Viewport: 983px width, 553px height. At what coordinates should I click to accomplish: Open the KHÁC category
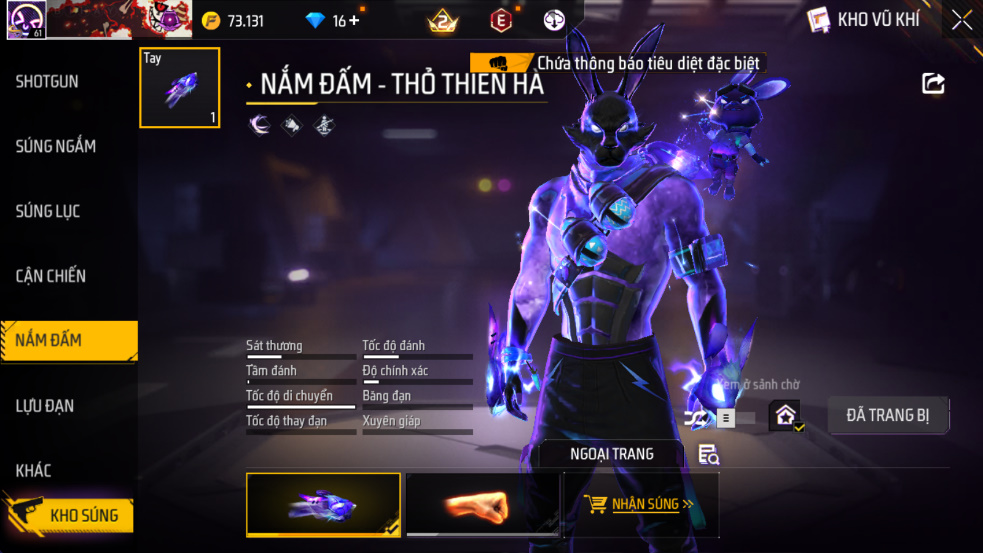34,470
